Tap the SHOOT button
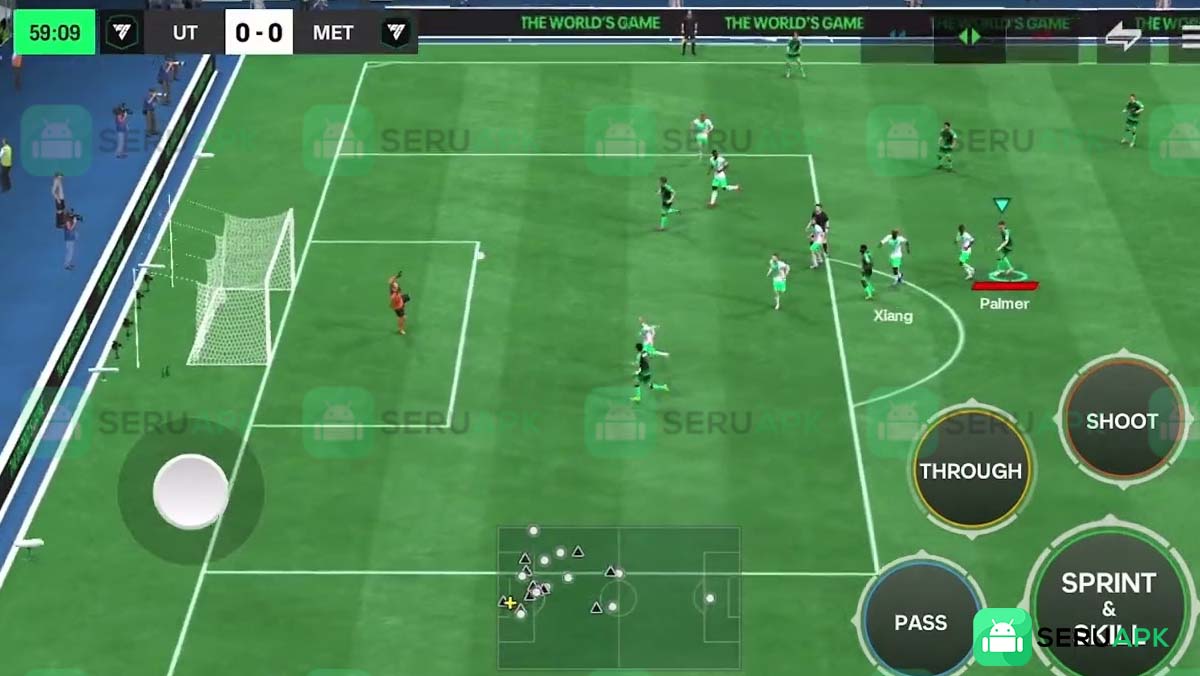 click(1121, 421)
